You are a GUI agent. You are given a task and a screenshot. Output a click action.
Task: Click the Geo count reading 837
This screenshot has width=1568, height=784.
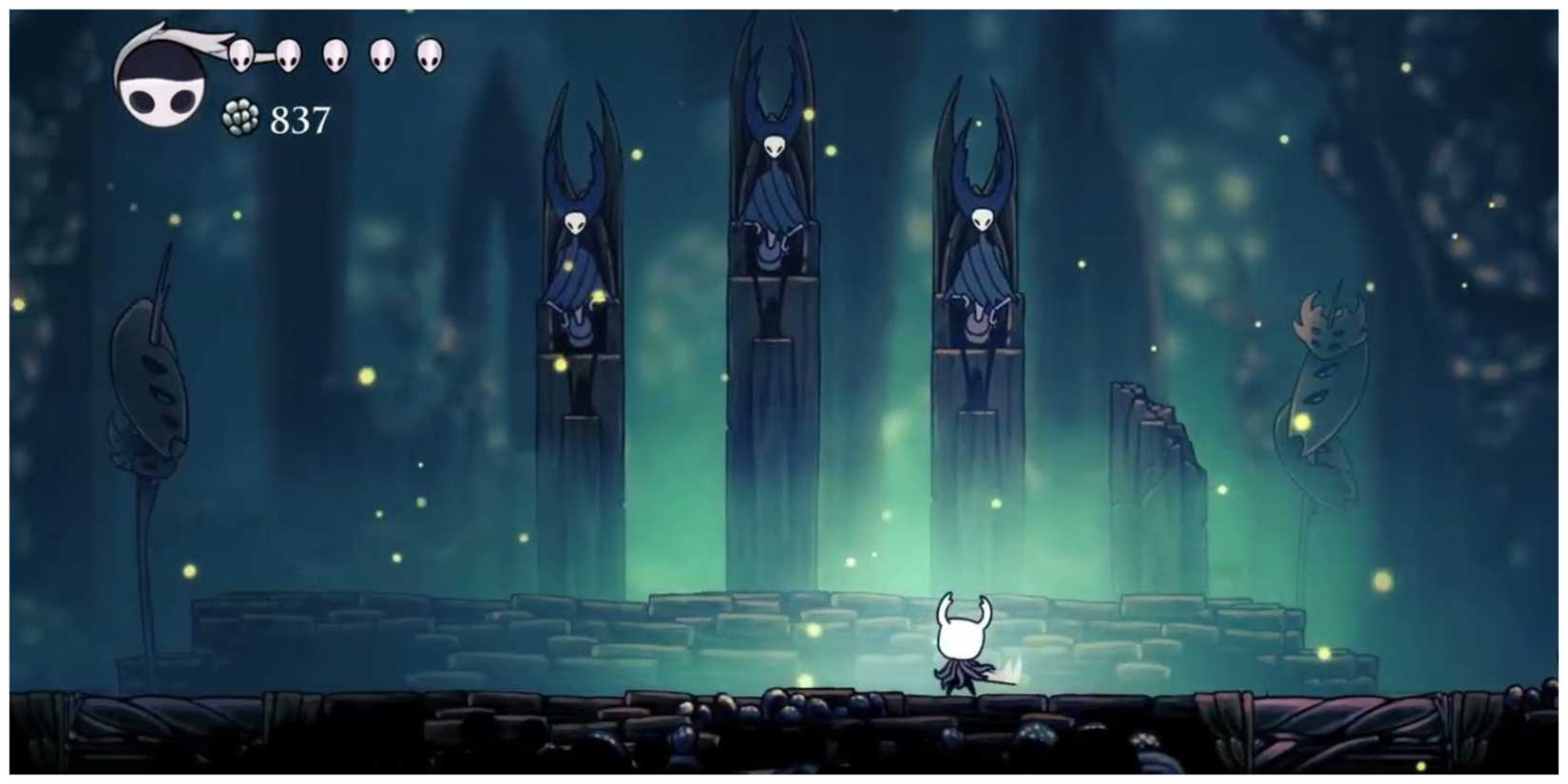(299, 120)
